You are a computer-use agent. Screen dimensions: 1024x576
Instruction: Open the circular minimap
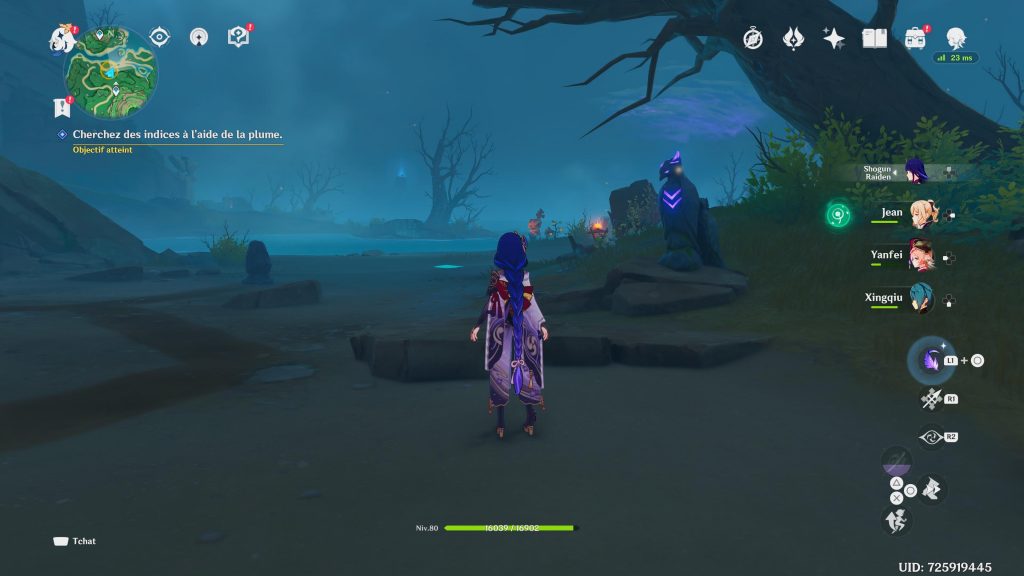(111, 72)
